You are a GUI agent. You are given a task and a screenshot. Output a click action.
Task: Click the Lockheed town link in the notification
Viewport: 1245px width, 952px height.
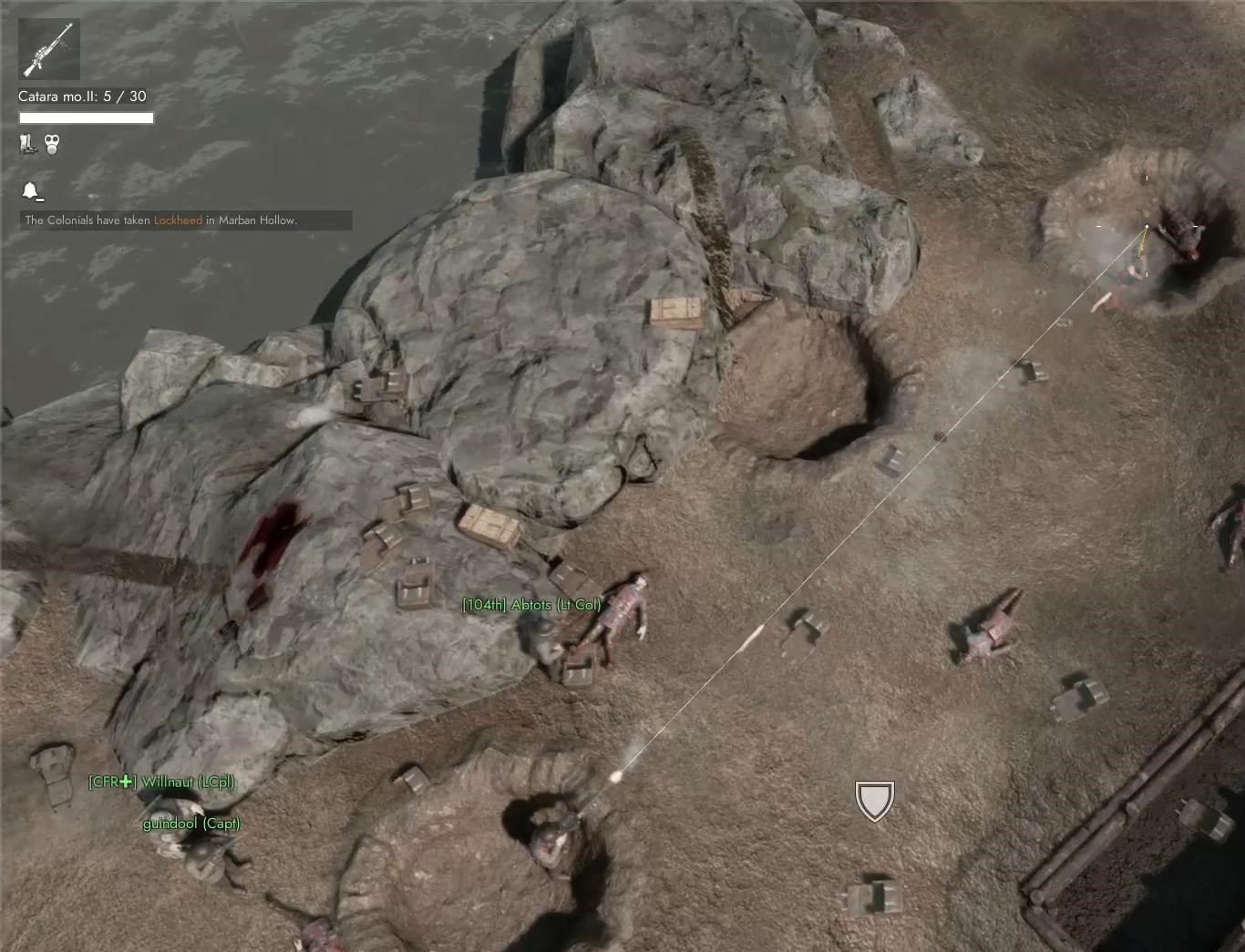coord(179,220)
